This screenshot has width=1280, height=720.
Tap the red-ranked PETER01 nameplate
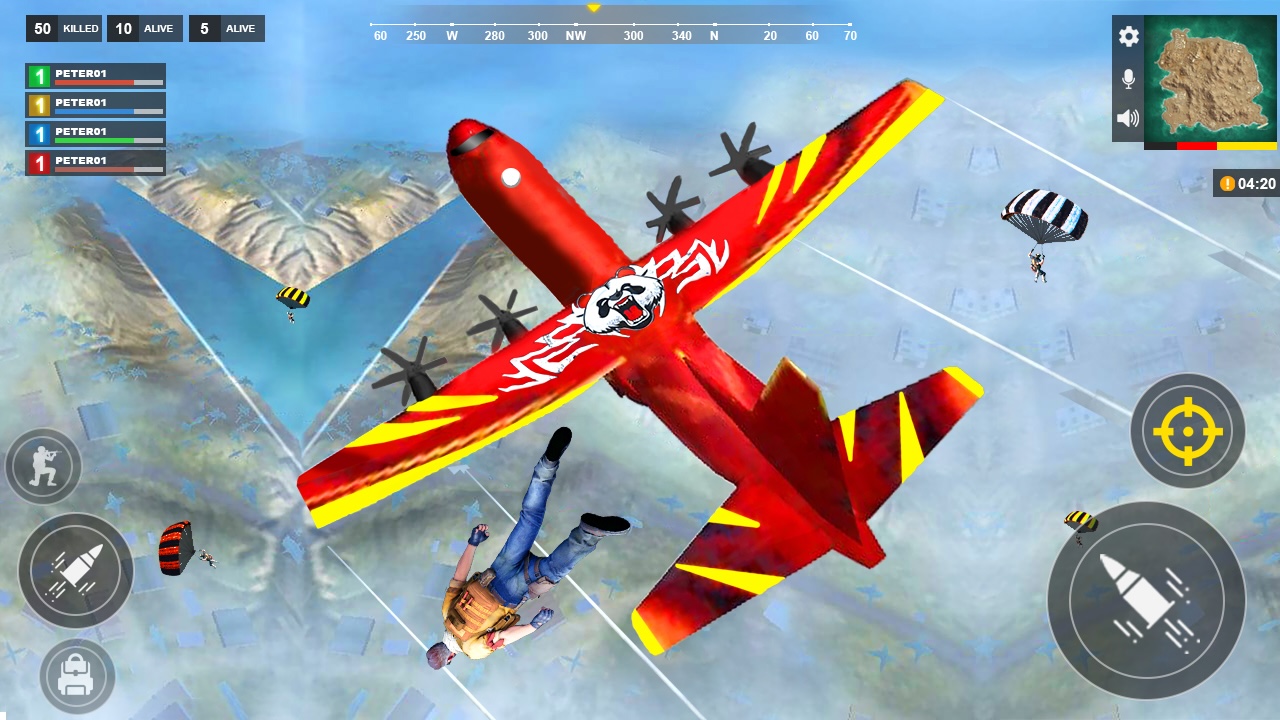pyautogui.click(x=95, y=160)
